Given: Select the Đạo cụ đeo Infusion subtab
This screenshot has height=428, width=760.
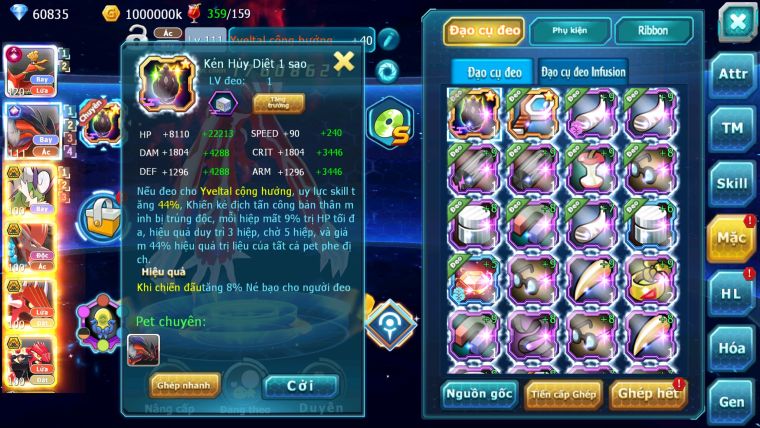Looking at the screenshot, I should coord(584,71).
